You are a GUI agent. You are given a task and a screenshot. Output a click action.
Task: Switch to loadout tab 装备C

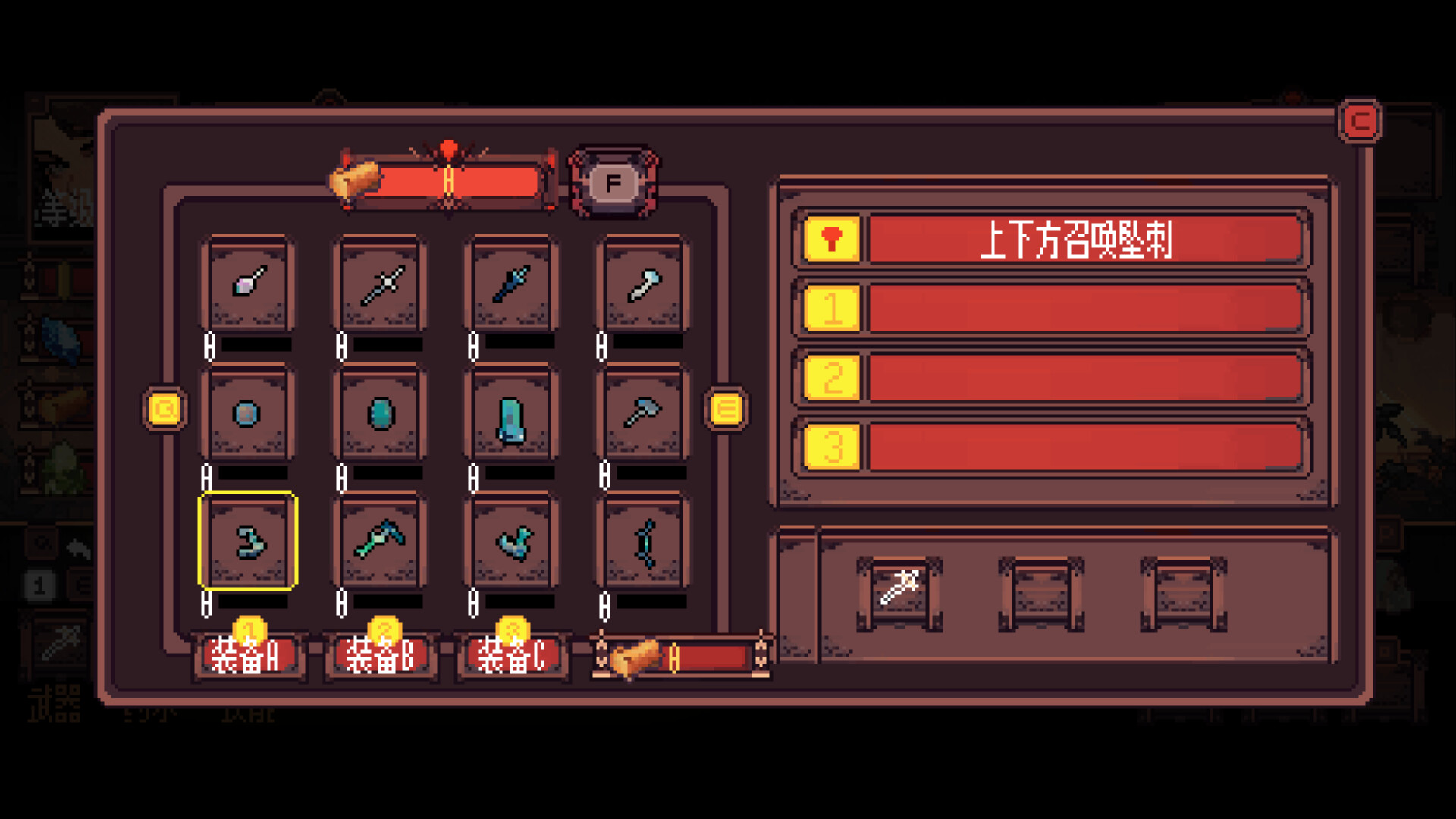(x=511, y=658)
